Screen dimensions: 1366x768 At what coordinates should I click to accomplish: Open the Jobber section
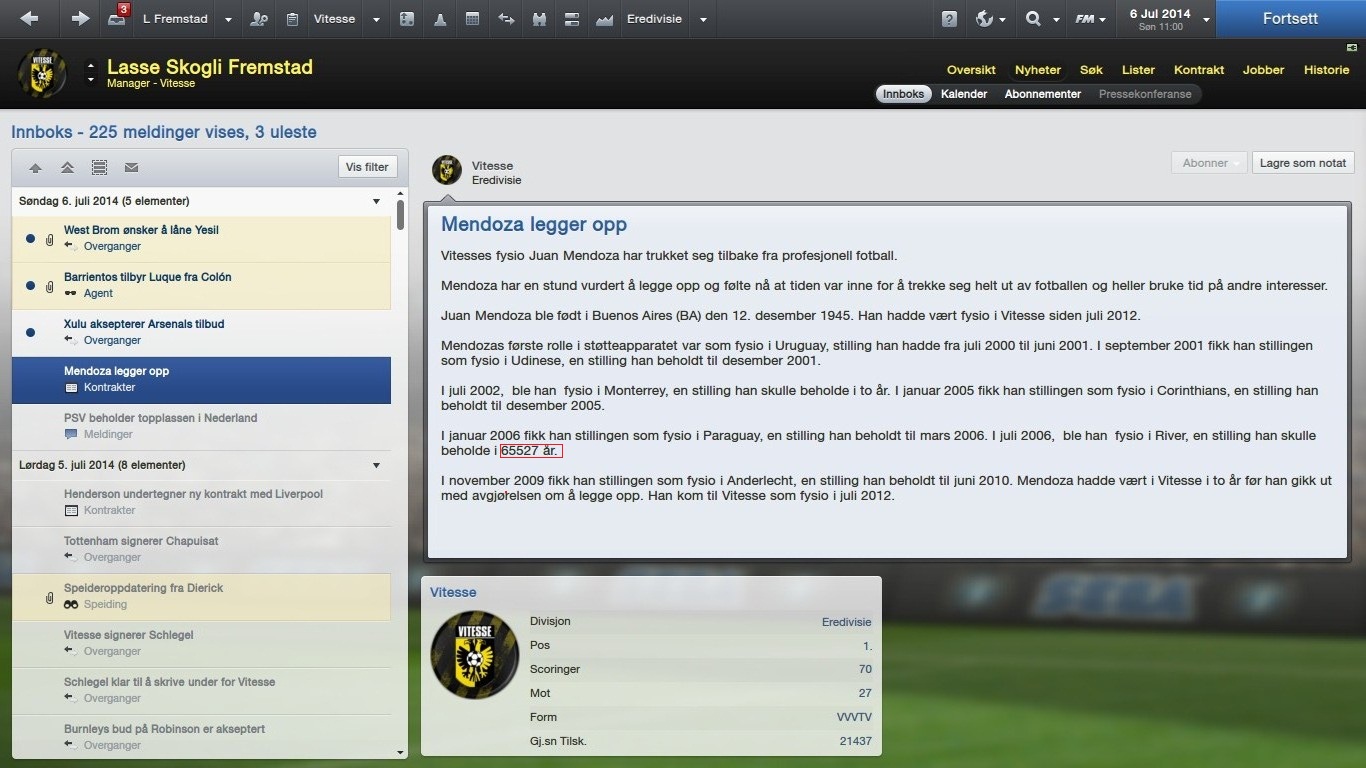click(1263, 70)
